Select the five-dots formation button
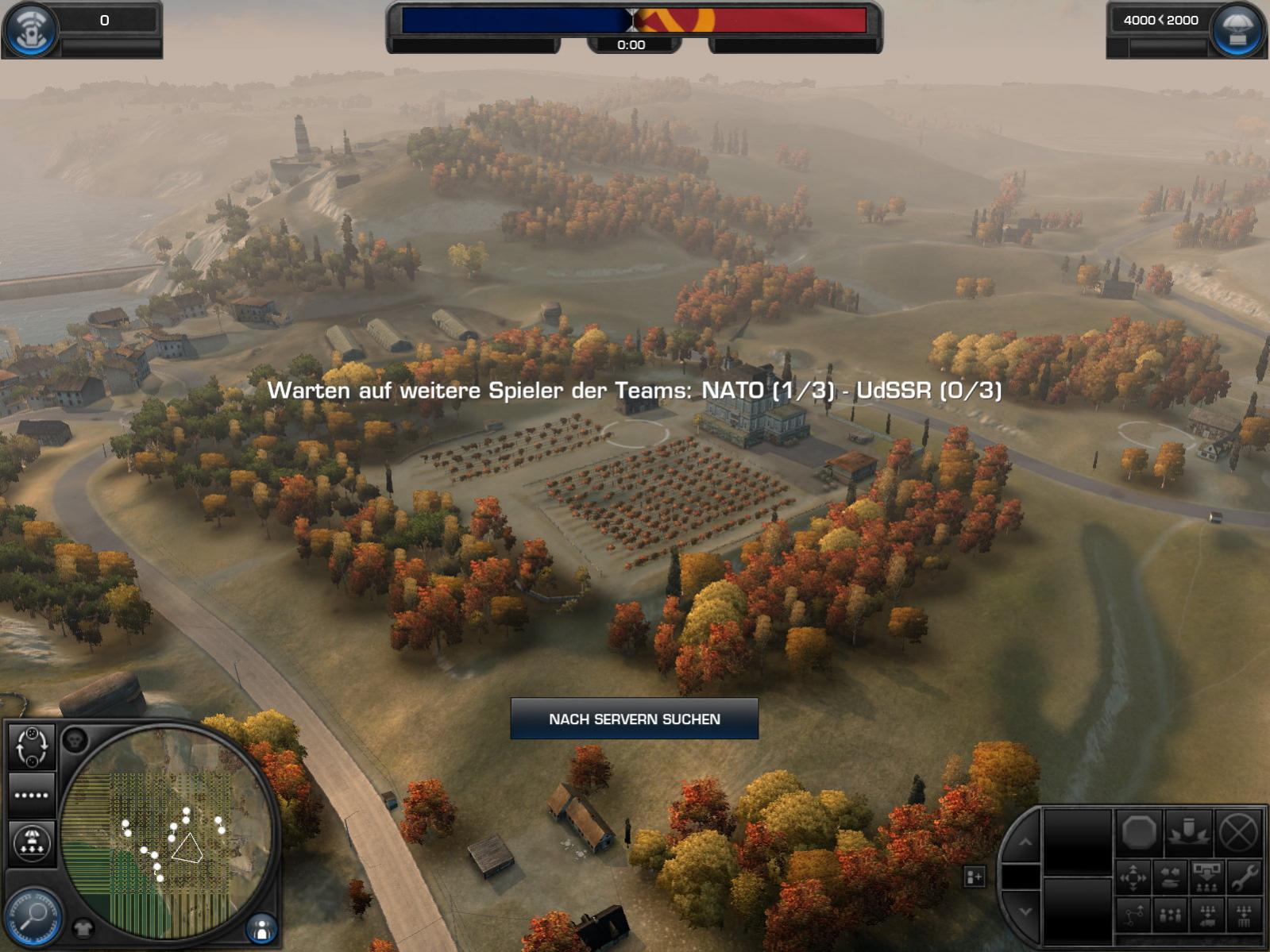The image size is (1270, 952). coord(32,795)
